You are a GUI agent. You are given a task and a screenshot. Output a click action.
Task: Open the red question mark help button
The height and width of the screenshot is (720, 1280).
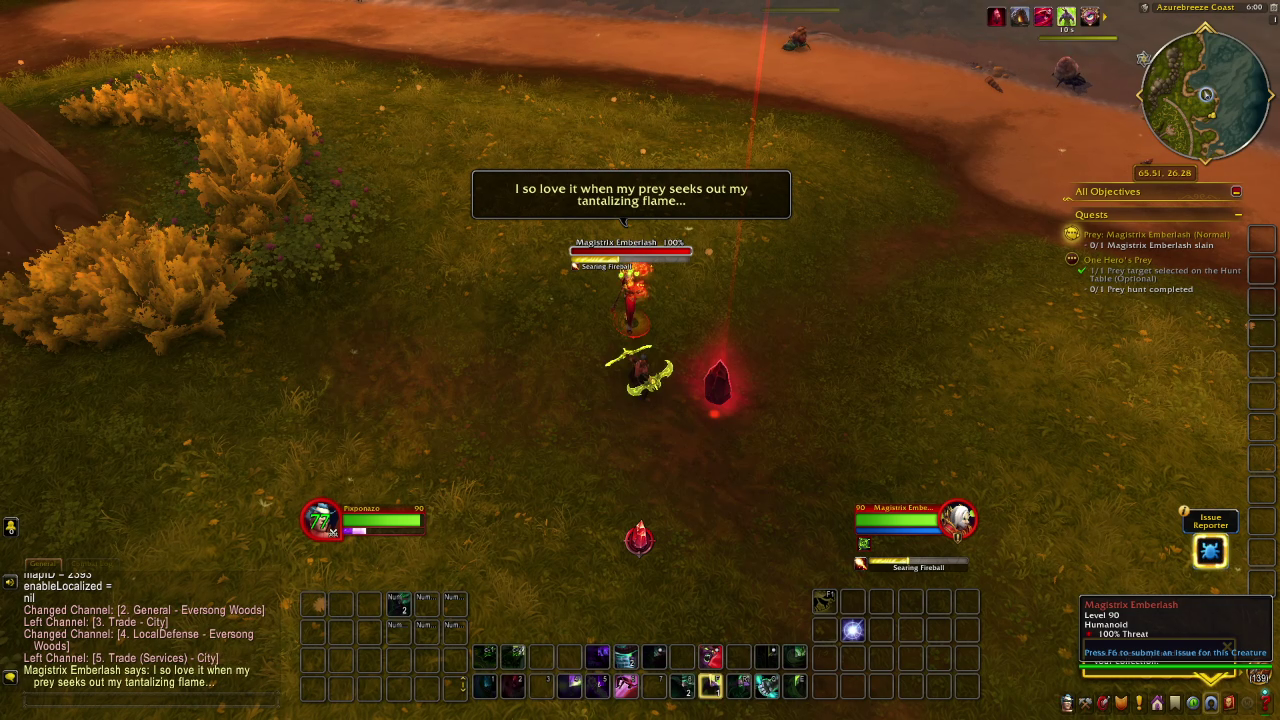[1265, 703]
